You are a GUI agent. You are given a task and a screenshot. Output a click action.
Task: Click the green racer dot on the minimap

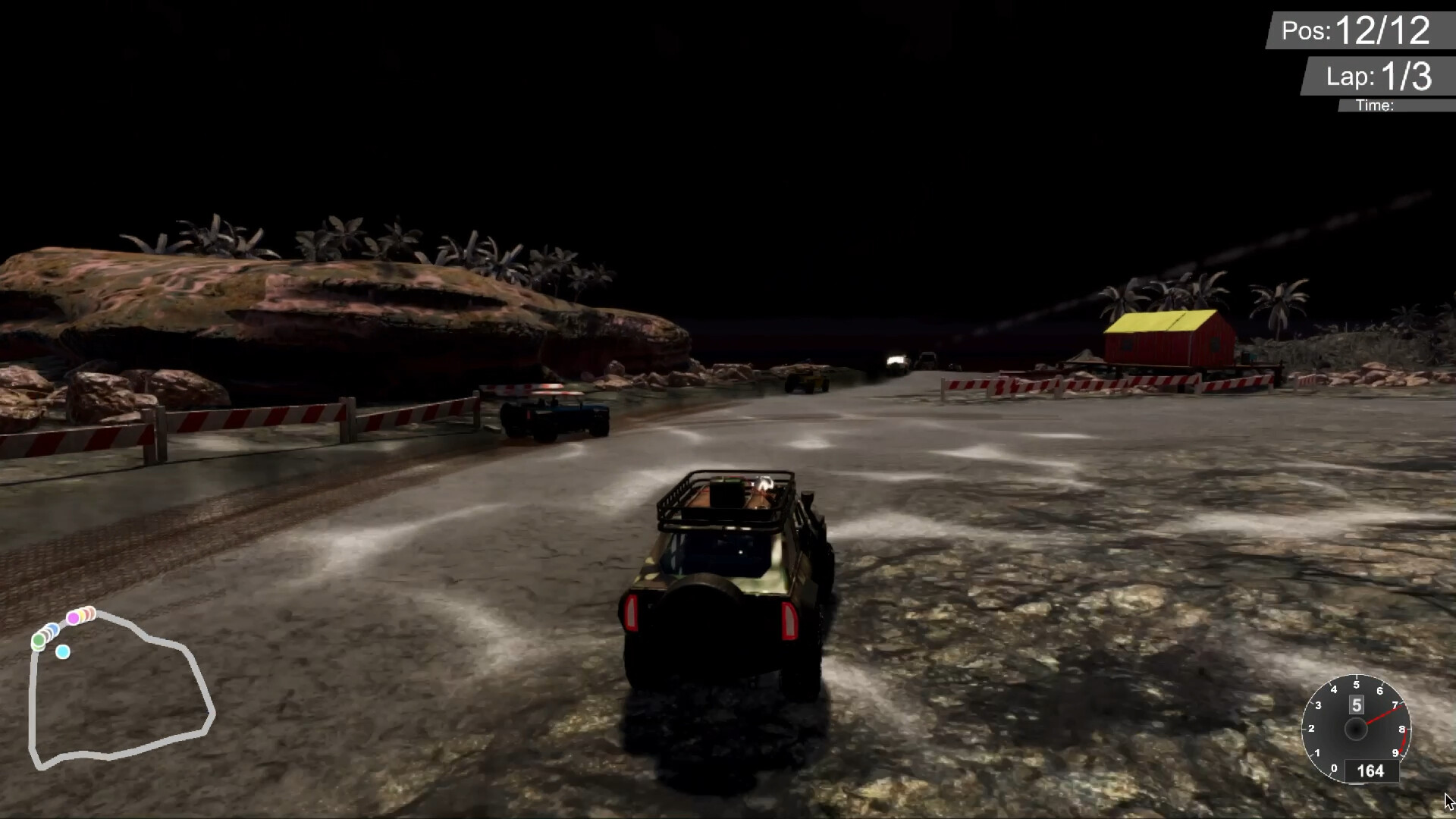39,640
